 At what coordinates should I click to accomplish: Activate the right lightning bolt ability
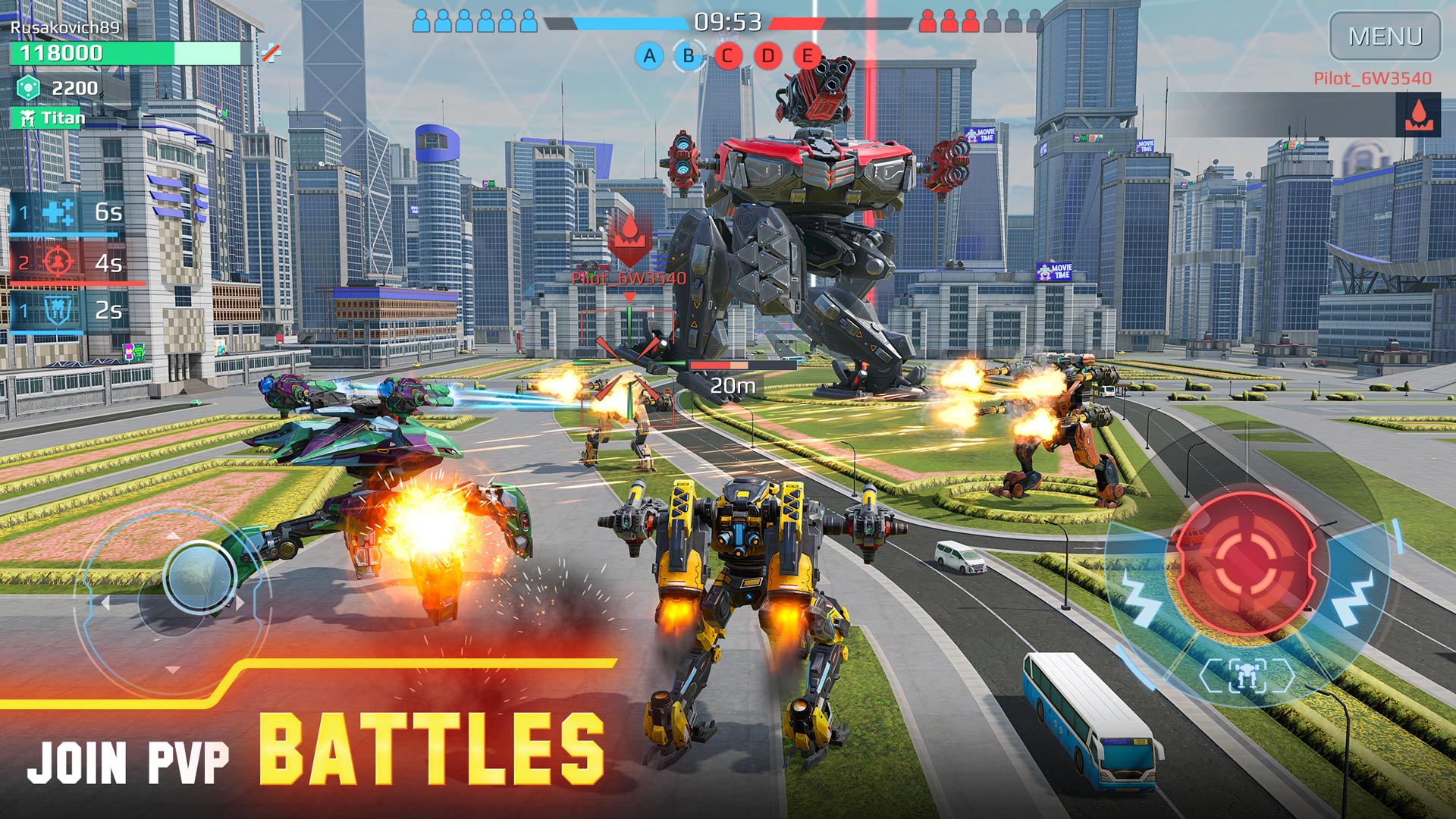[x=1354, y=597]
